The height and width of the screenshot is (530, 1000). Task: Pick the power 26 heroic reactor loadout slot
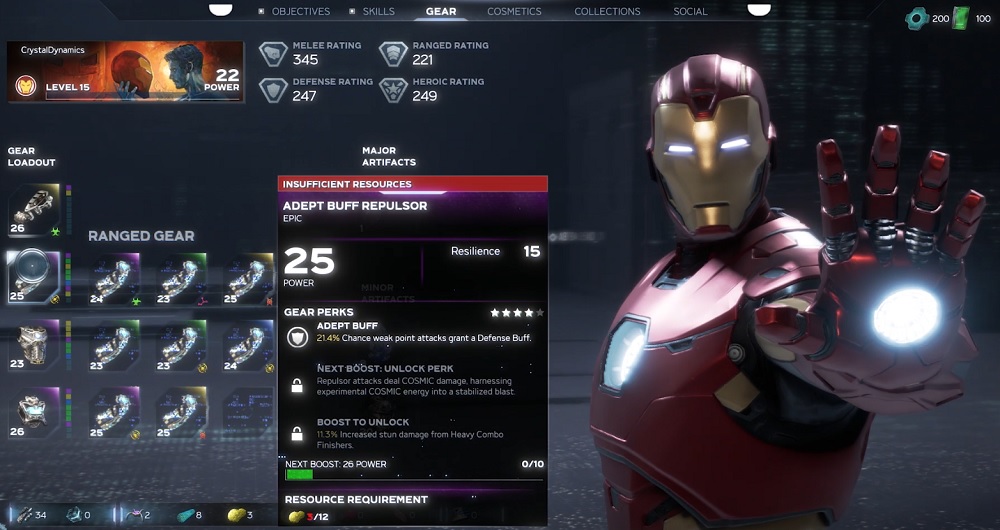coord(34,412)
